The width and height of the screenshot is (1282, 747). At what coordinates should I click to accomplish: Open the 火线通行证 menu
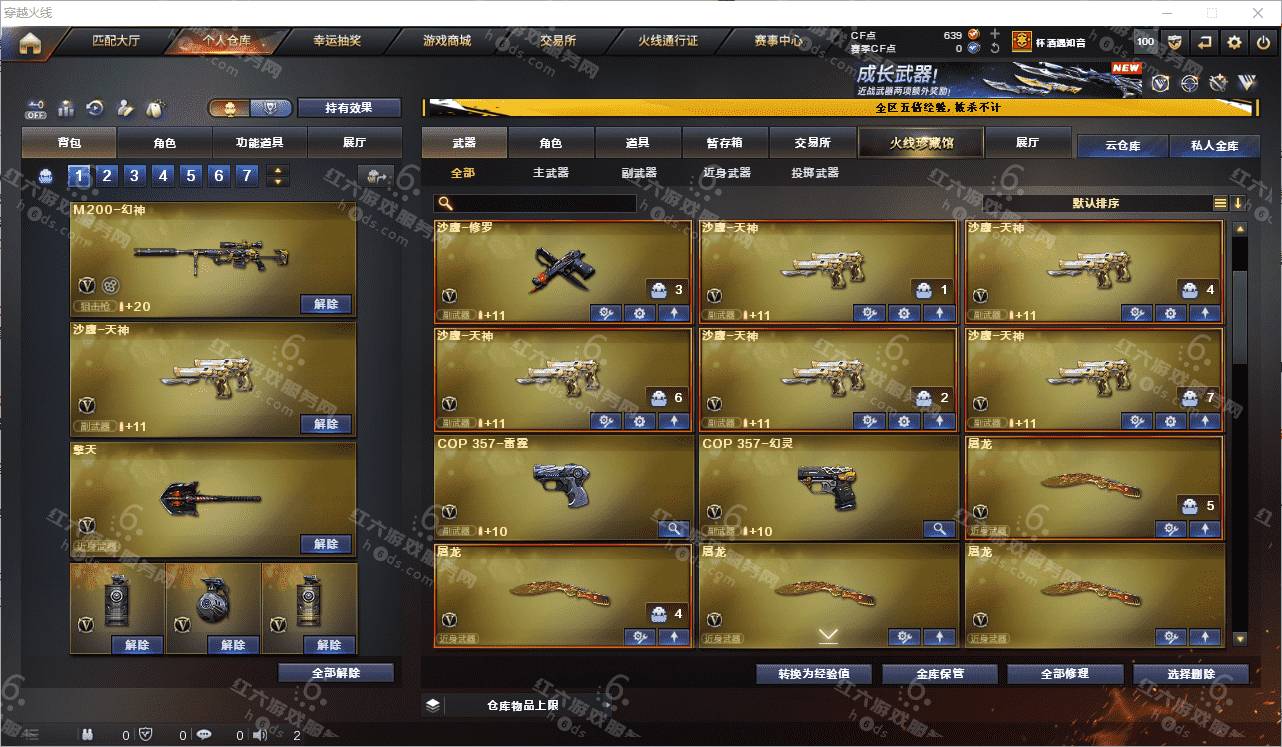click(668, 41)
